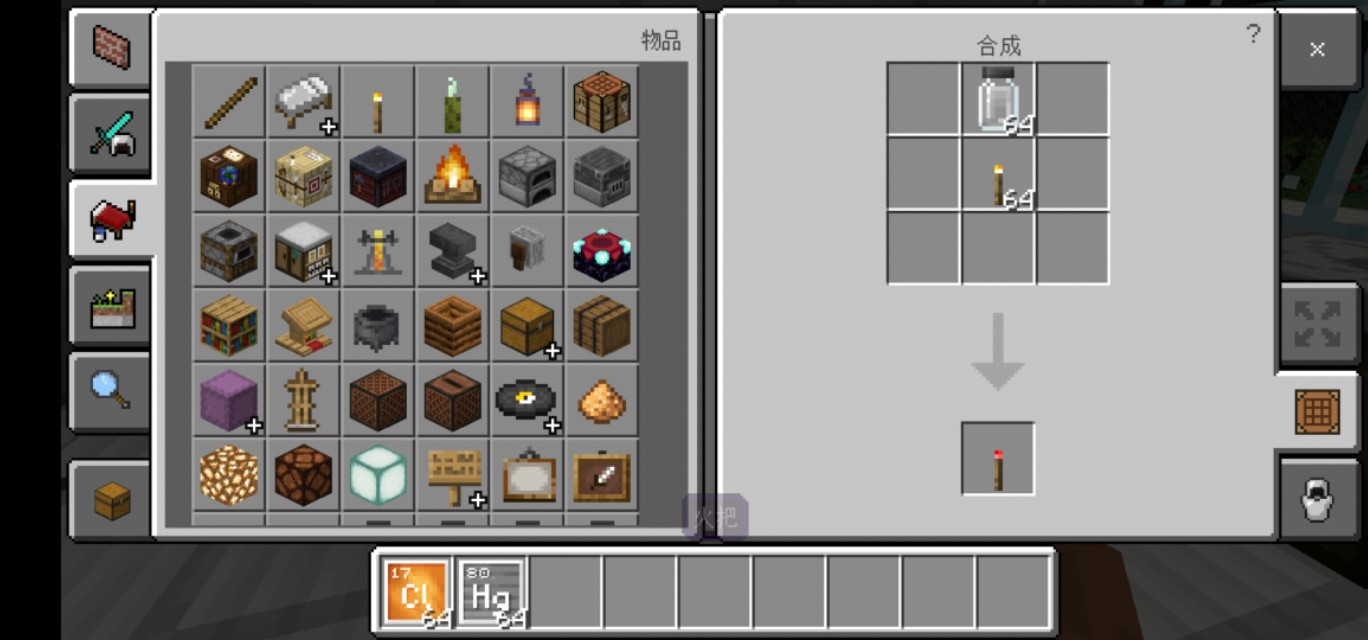This screenshot has width=1368, height=640.
Task: Select the mercury Hg hotbar slot
Action: [491, 593]
